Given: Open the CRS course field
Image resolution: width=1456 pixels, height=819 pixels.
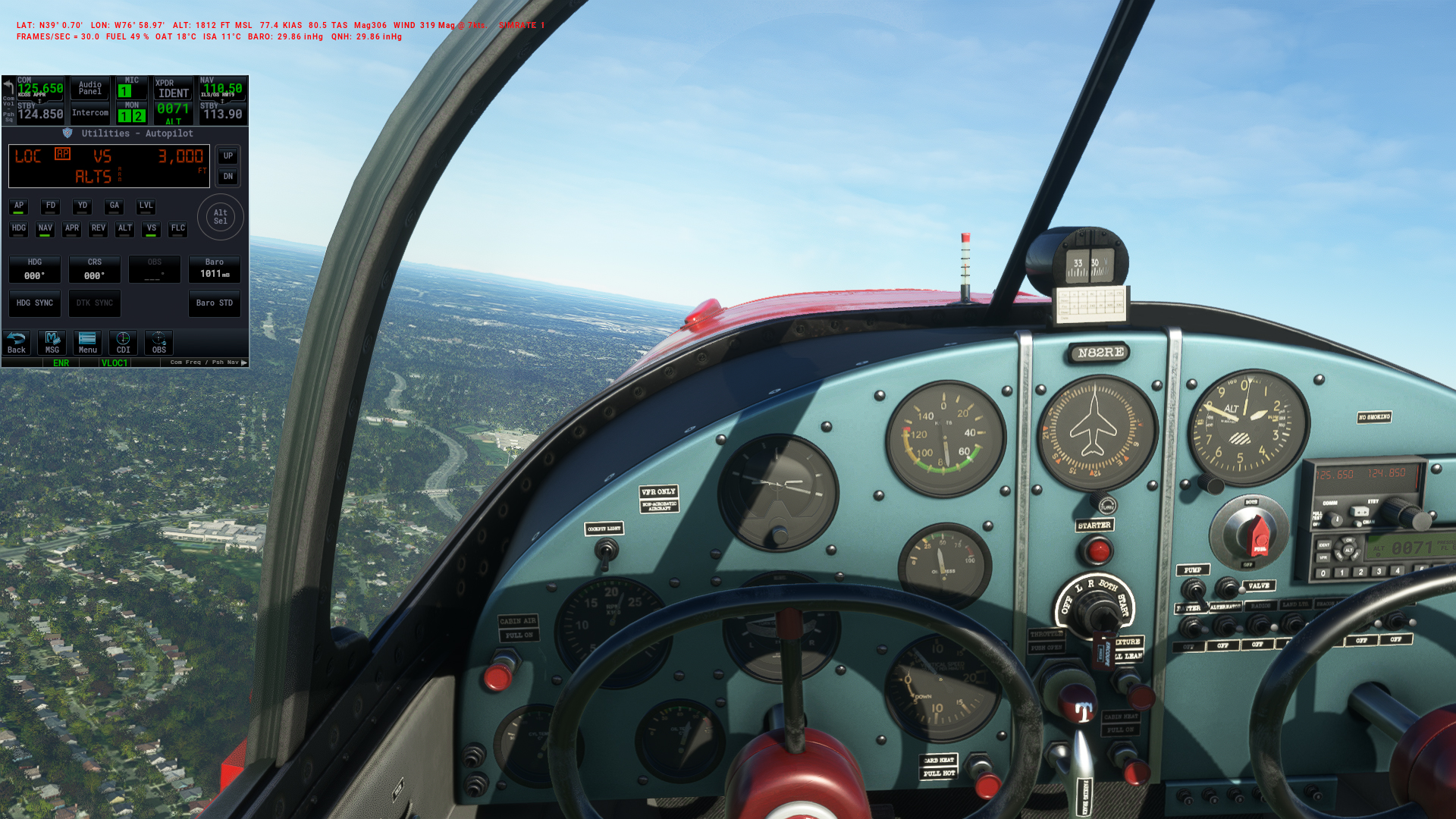Looking at the screenshot, I should pyautogui.click(x=95, y=270).
